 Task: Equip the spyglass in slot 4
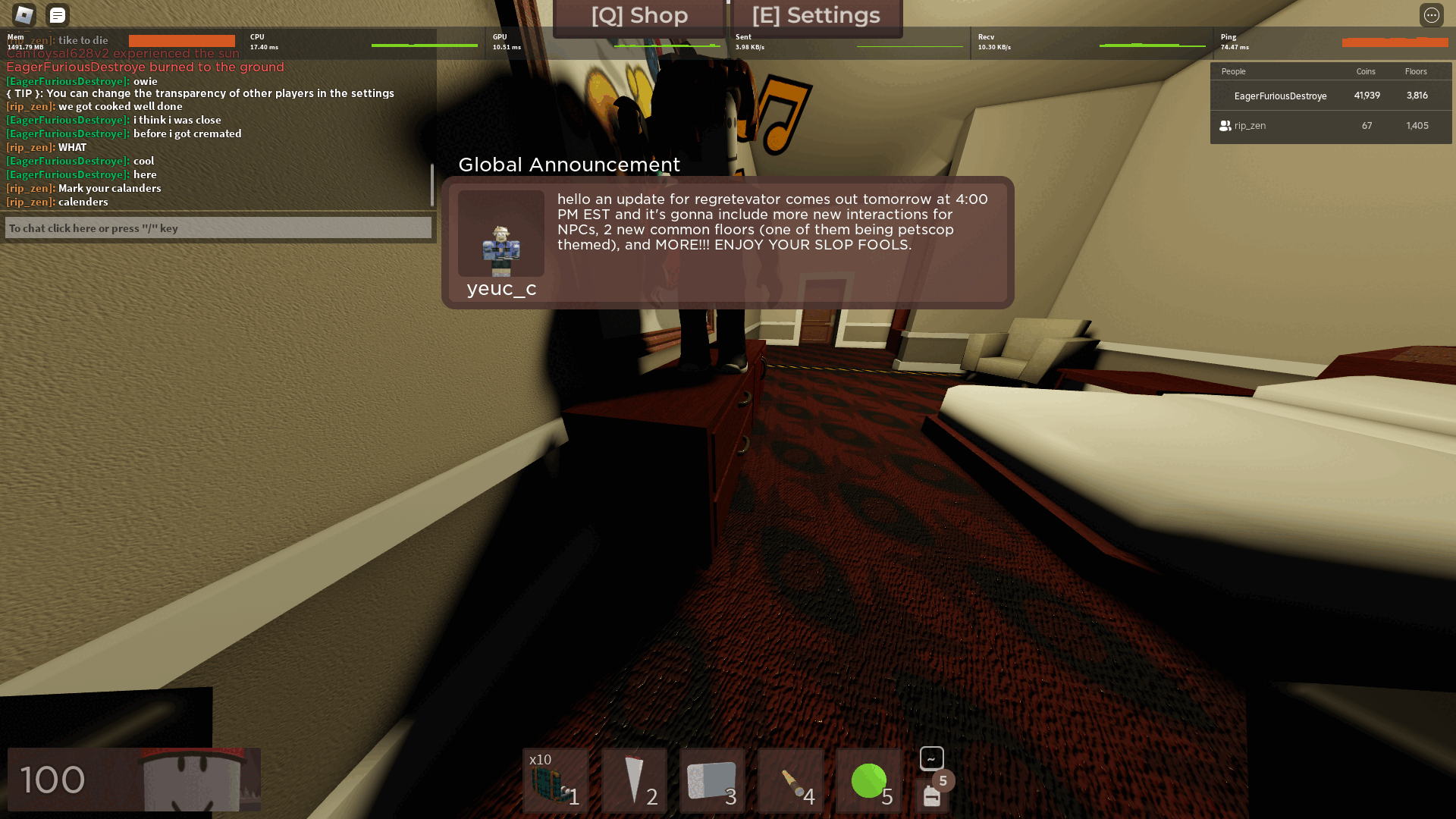(790, 781)
